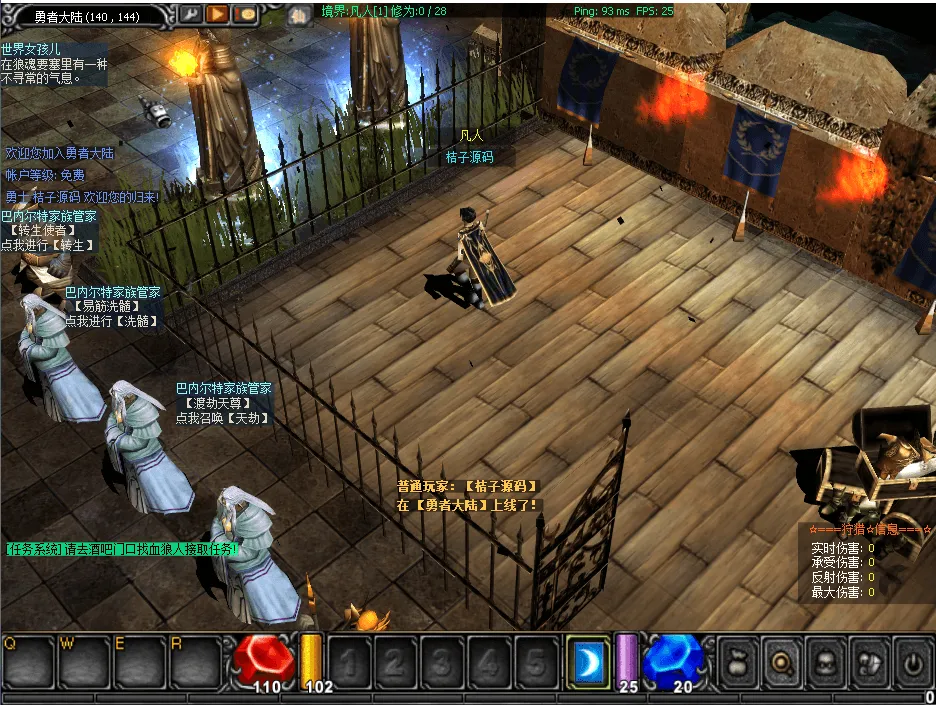The width and height of the screenshot is (936, 705).
Task: Open the gold coin icon button
Action: point(244,15)
